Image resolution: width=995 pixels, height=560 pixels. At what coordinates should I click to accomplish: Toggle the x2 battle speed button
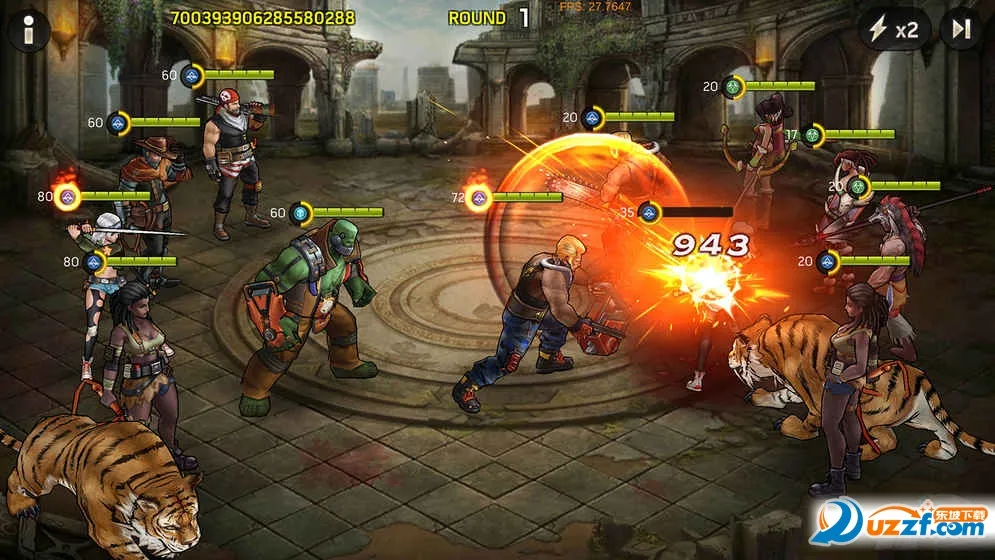(x=893, y=30)
